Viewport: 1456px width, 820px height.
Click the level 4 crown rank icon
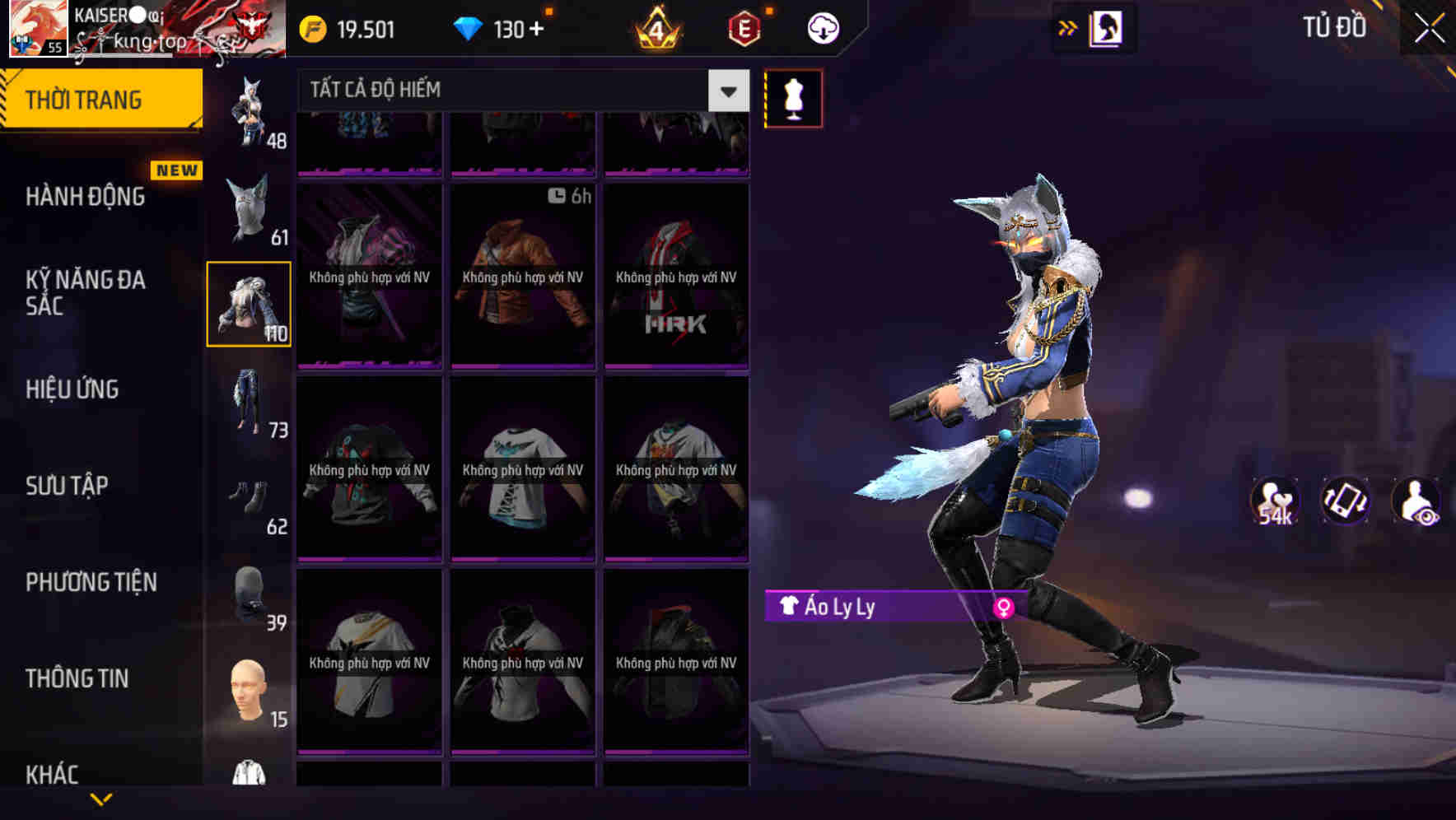[x=655, y=27]
